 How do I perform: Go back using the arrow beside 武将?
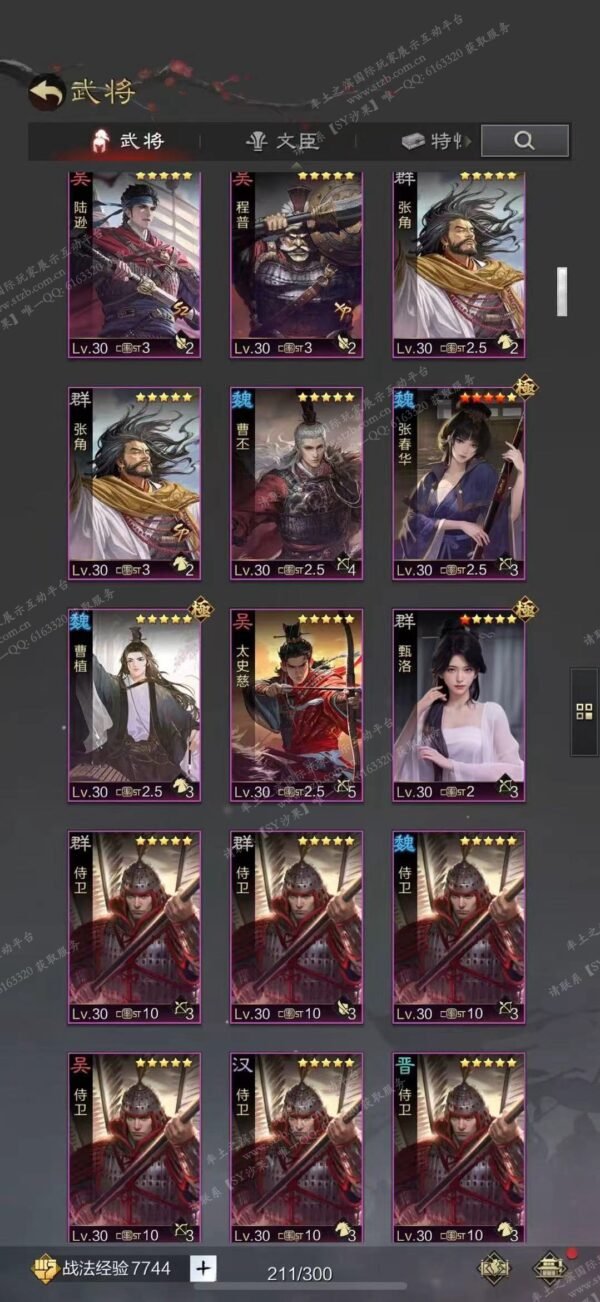(45, 93)
